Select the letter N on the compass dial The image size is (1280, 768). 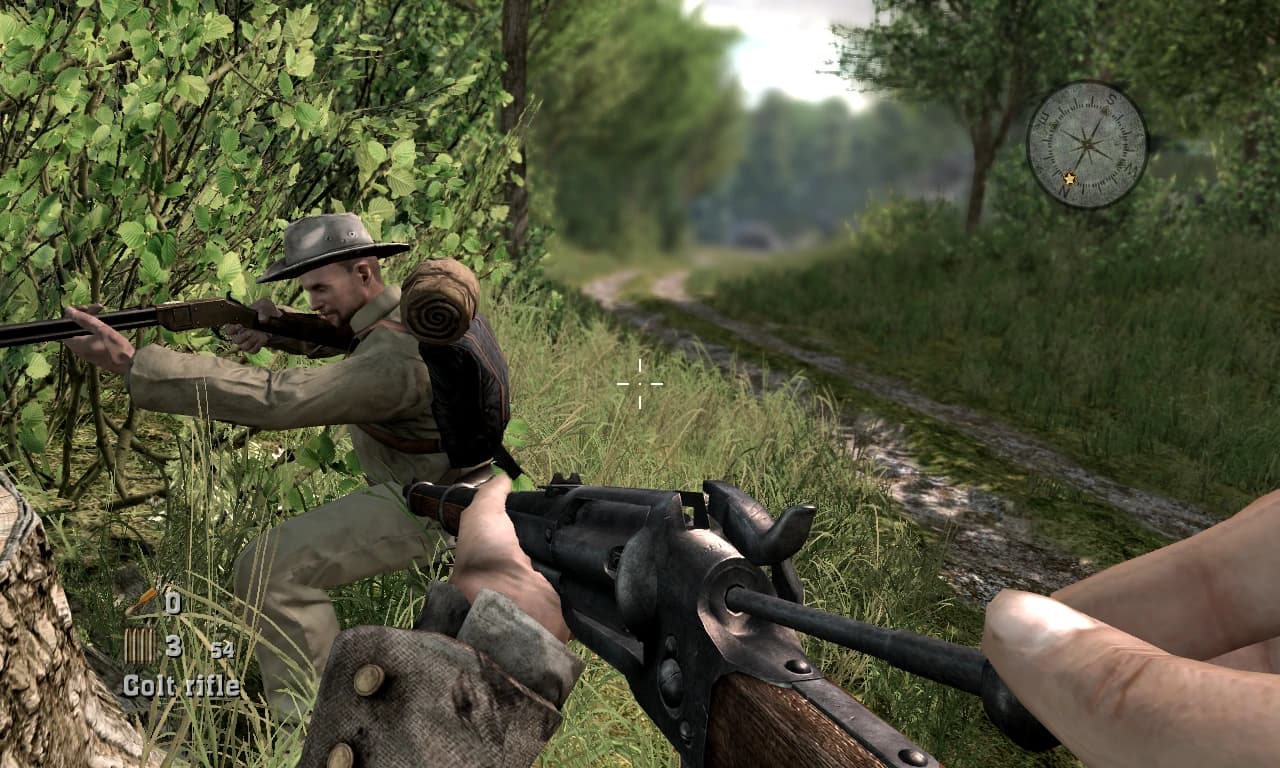tap(1067, 189)
